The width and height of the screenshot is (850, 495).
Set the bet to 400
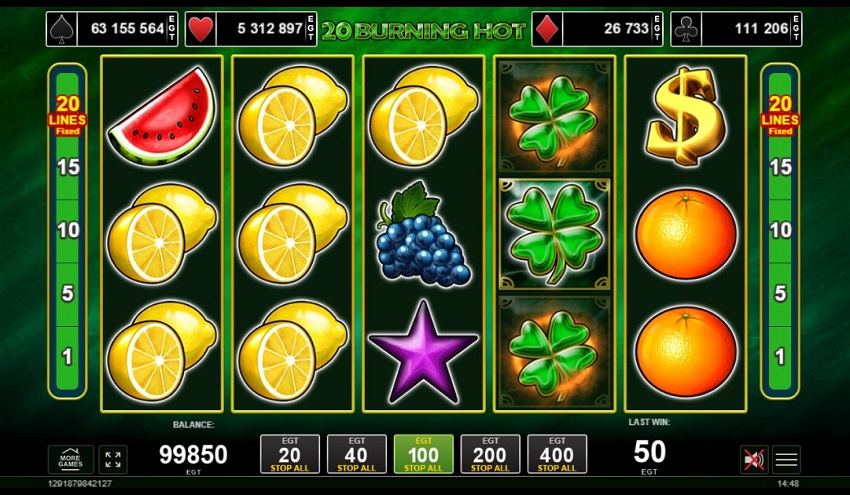point(557,454)
